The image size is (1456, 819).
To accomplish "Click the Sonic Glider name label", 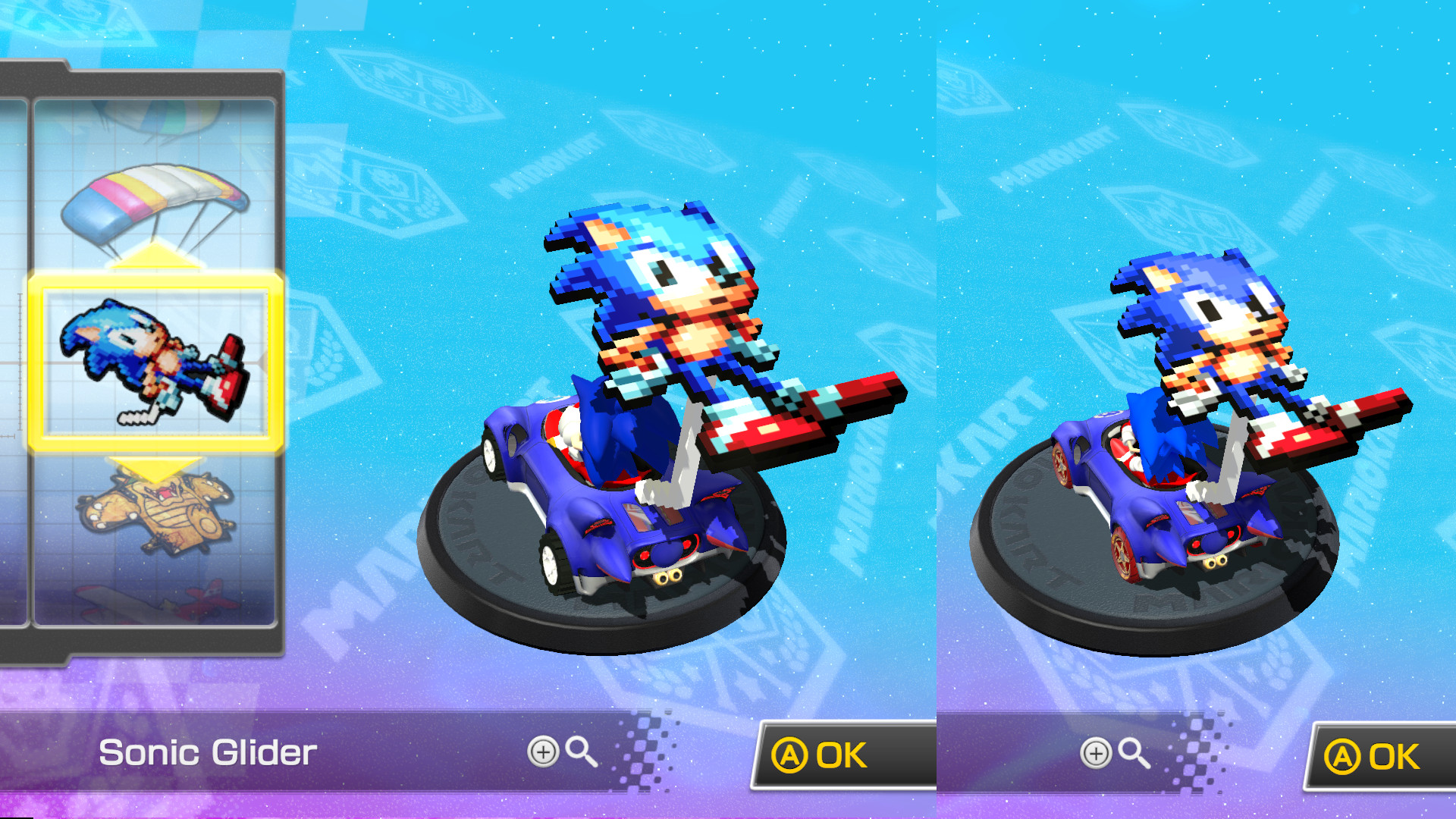I will click(209, 752).
